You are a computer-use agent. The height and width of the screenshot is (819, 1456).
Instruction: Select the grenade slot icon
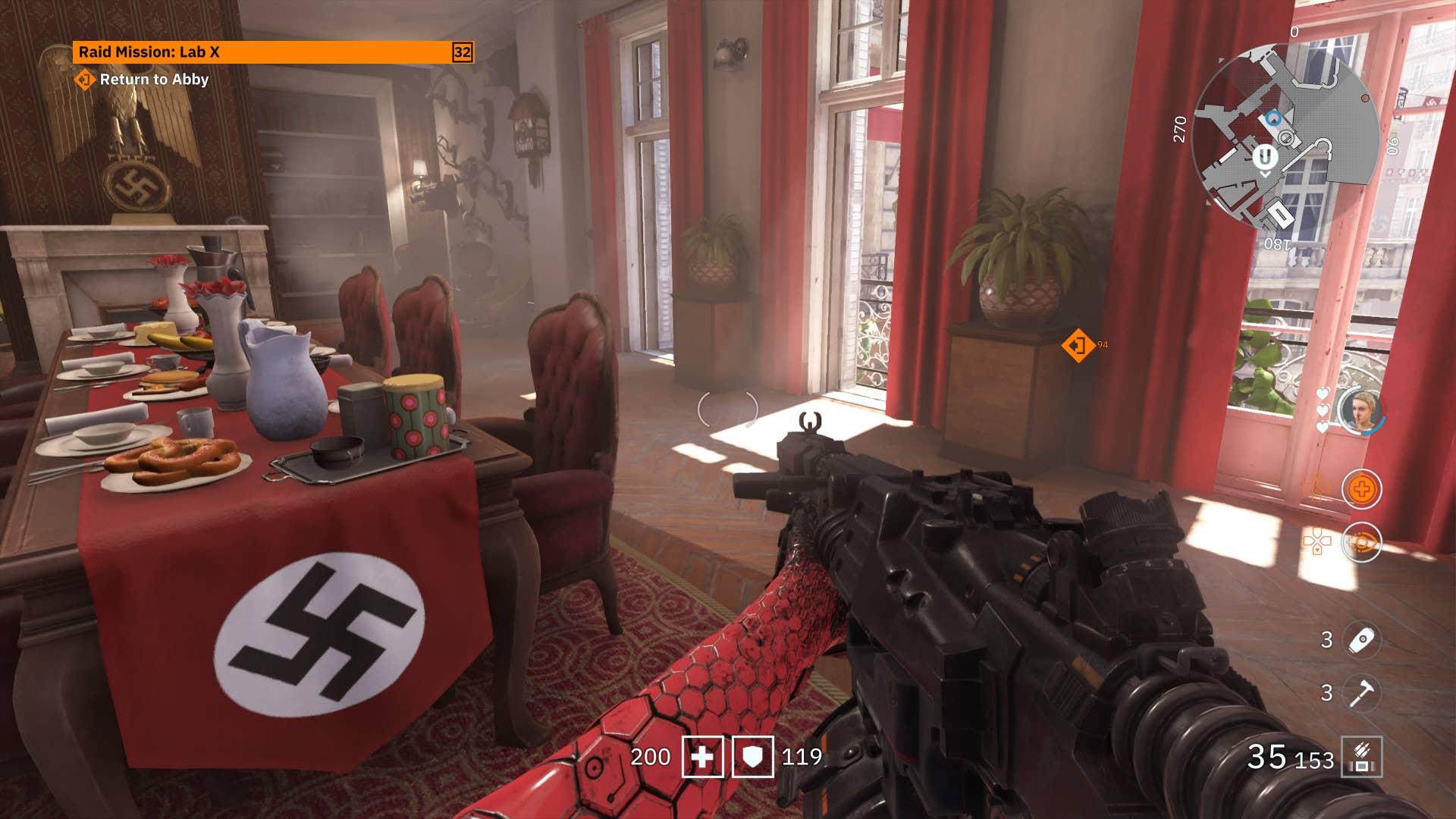pyautogui.click(x=1362, y=640)
